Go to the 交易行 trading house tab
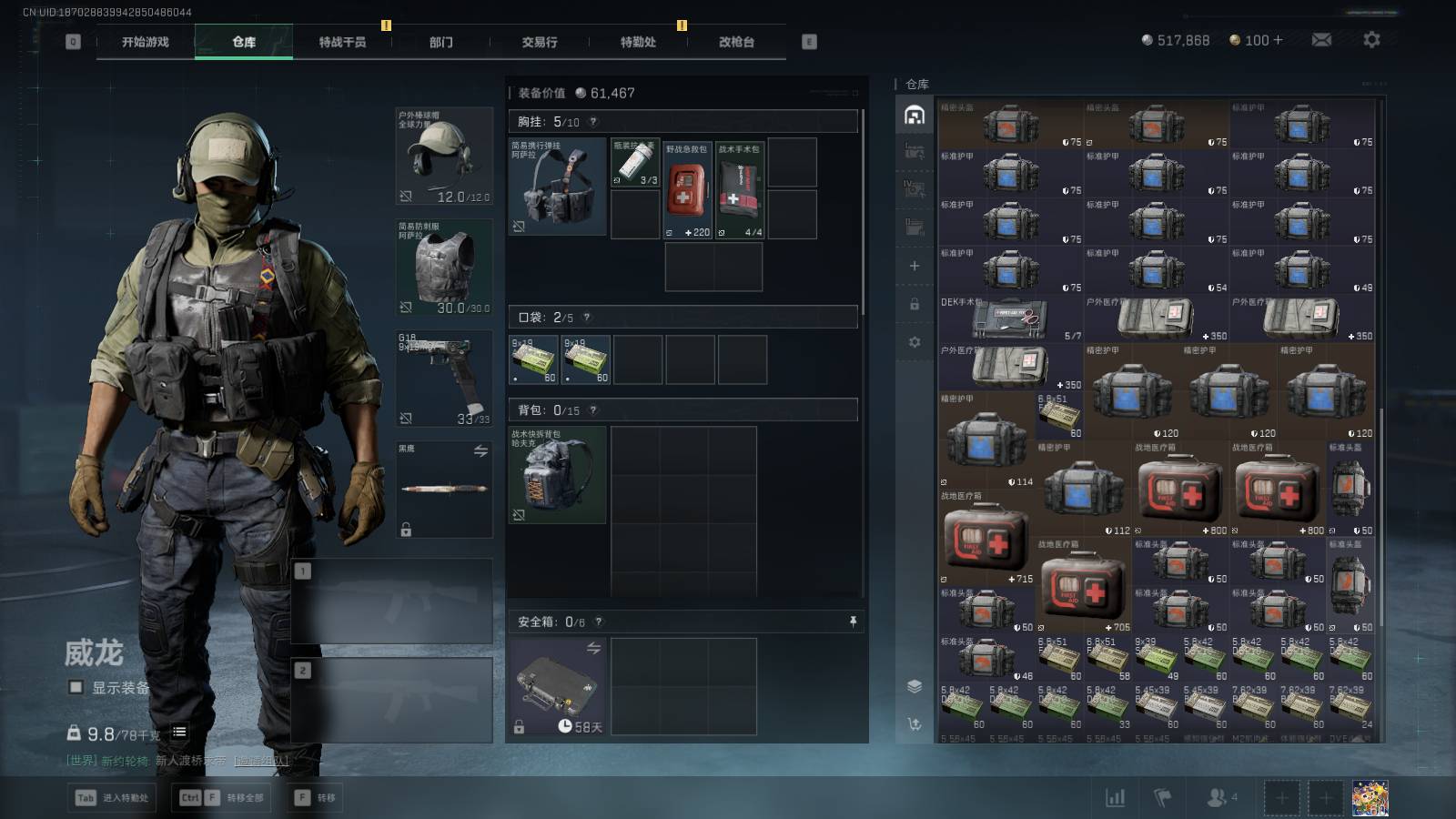1456x819 pixels. coord(540,42)
